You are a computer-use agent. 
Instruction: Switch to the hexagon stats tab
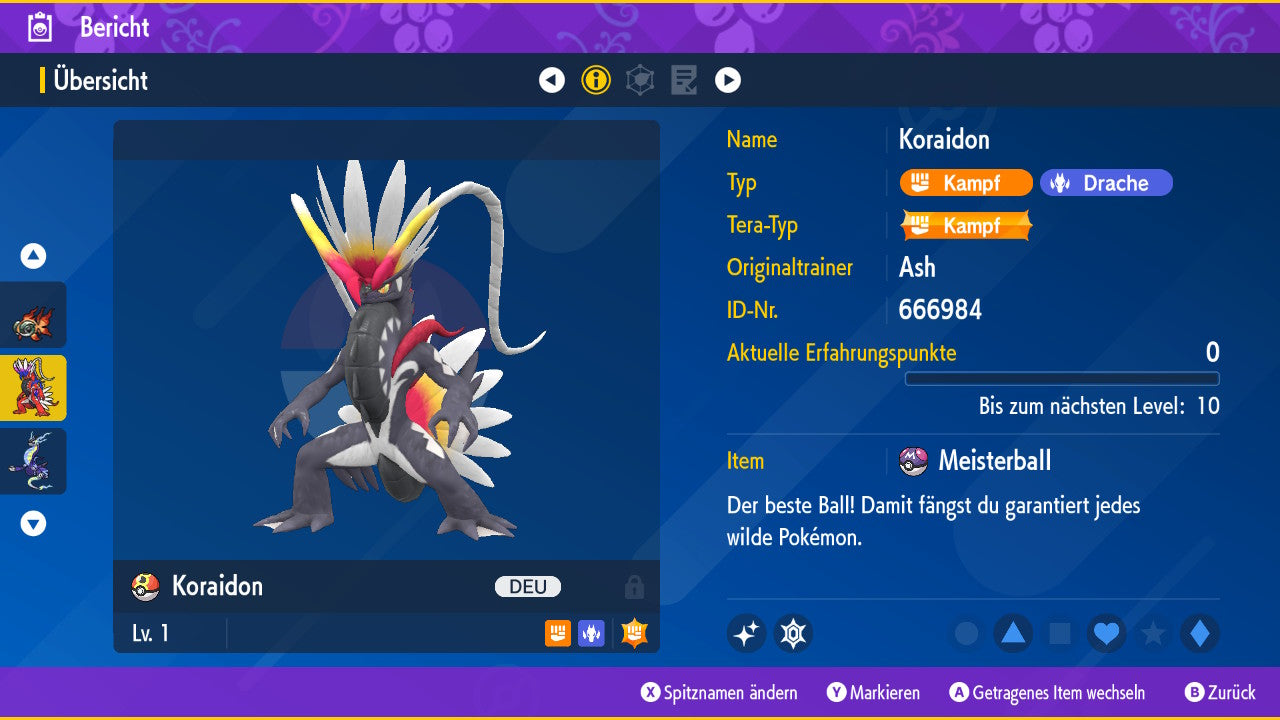coord(640,80)
